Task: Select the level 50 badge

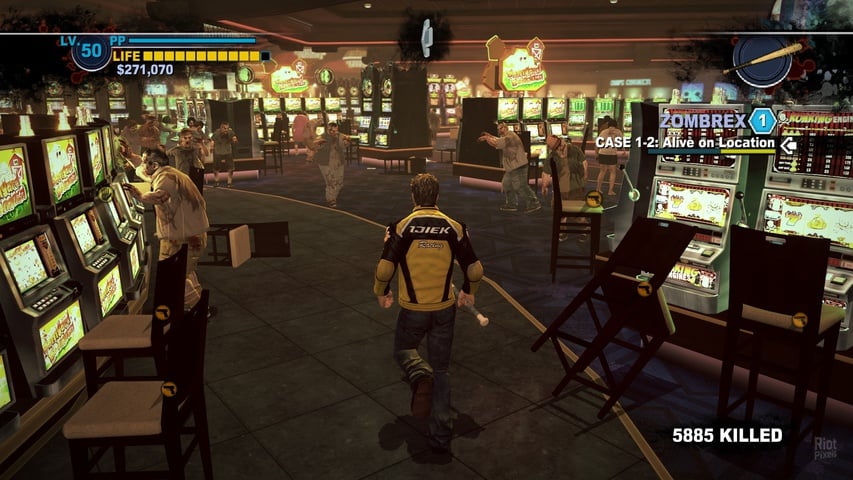Action: click(x=91, y=51)
